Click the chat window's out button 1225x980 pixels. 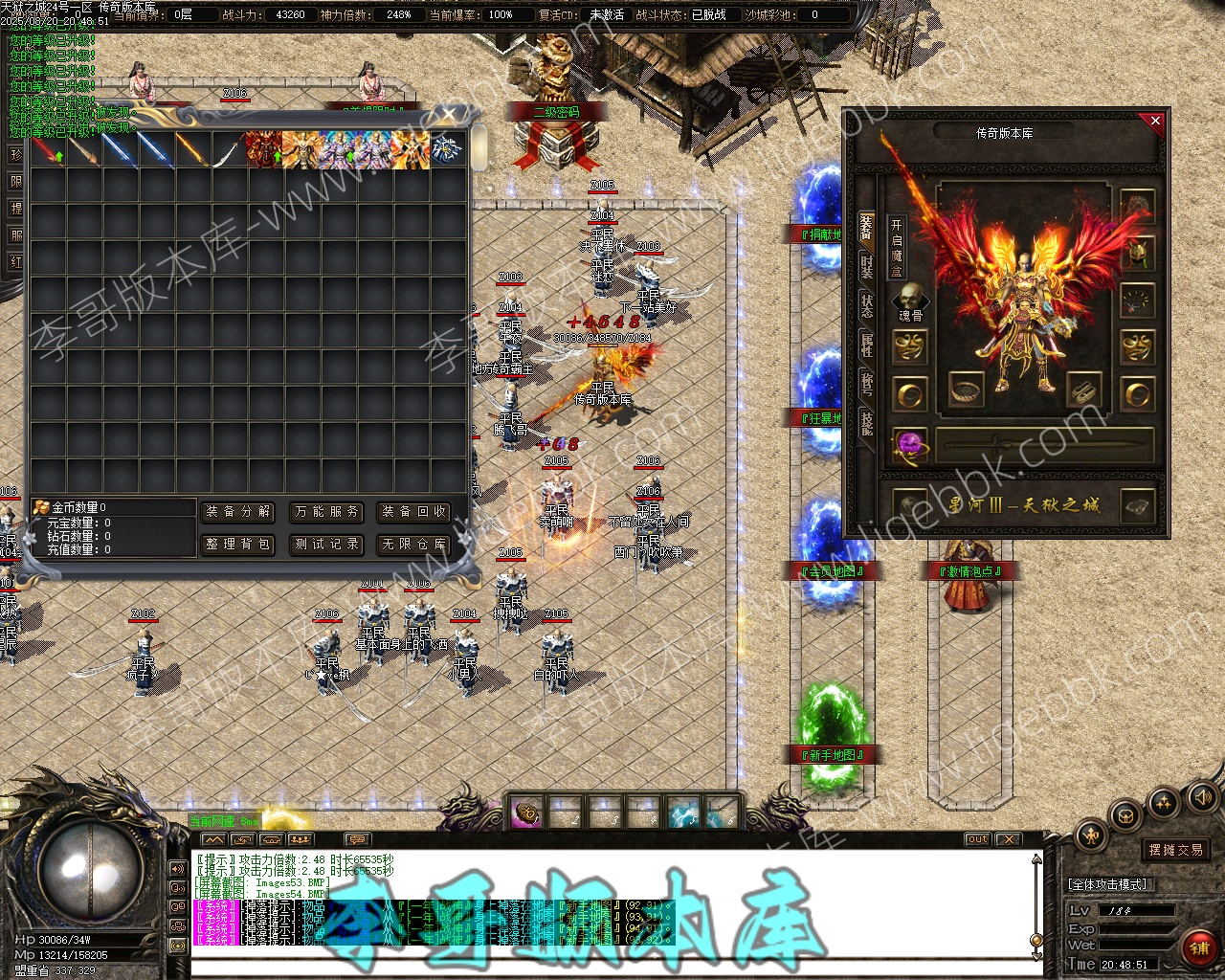tap(977, 839)
